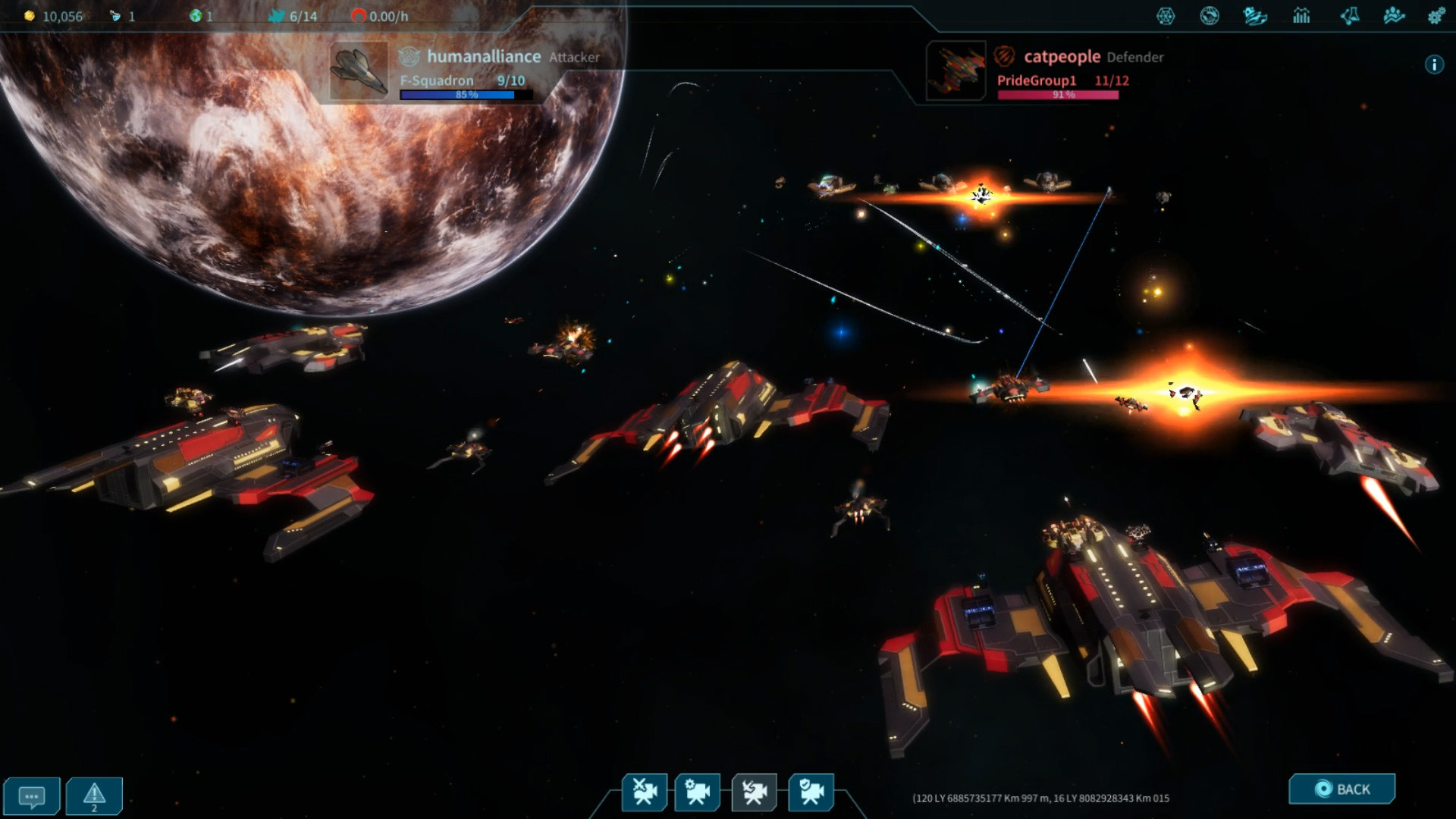Activate the explosion camera mode button
This screenshot has height=819, width=1456.
pyautogui.click(x=754, y=792)
